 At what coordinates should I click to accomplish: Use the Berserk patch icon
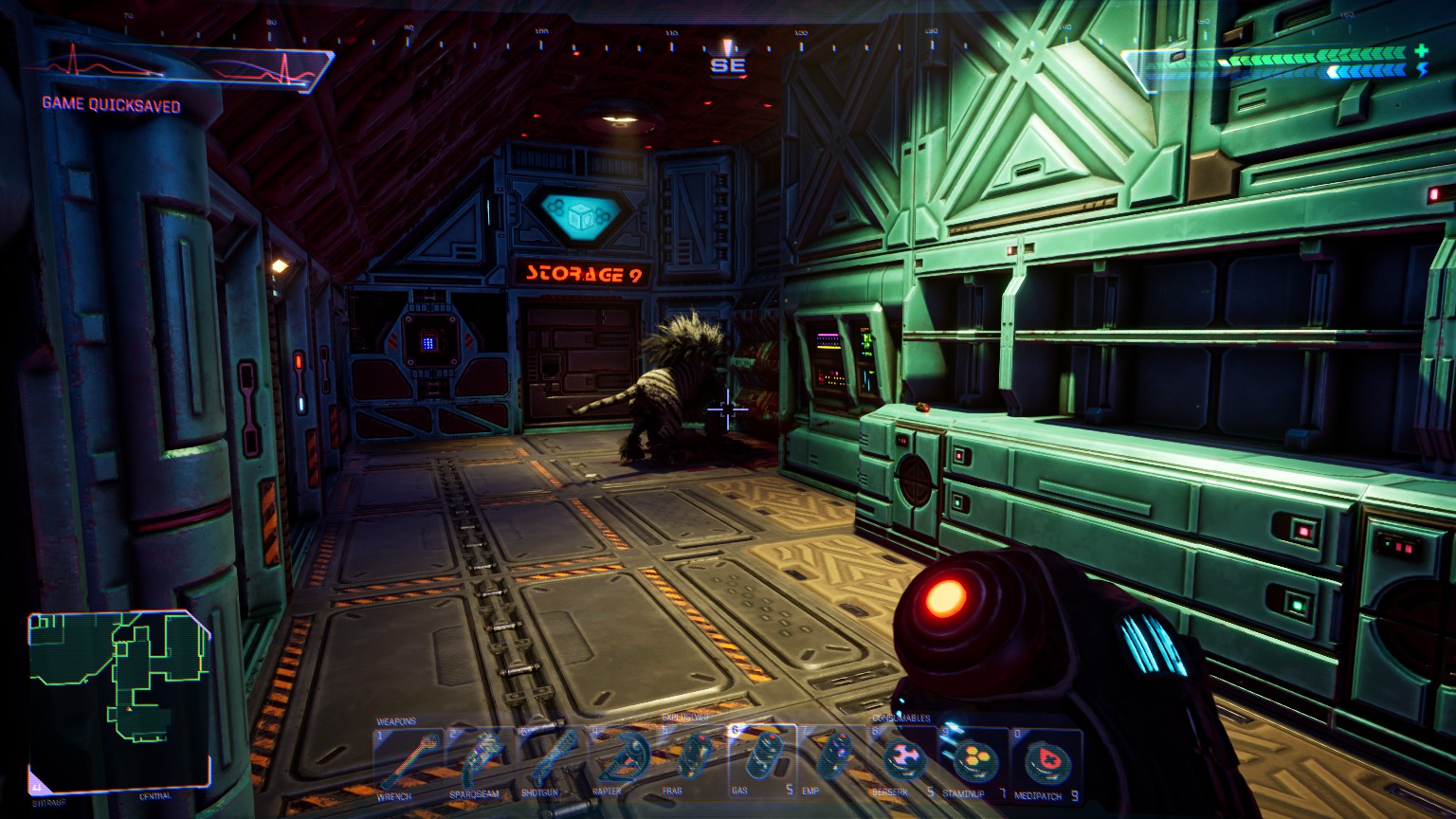(x=905, y=758)
